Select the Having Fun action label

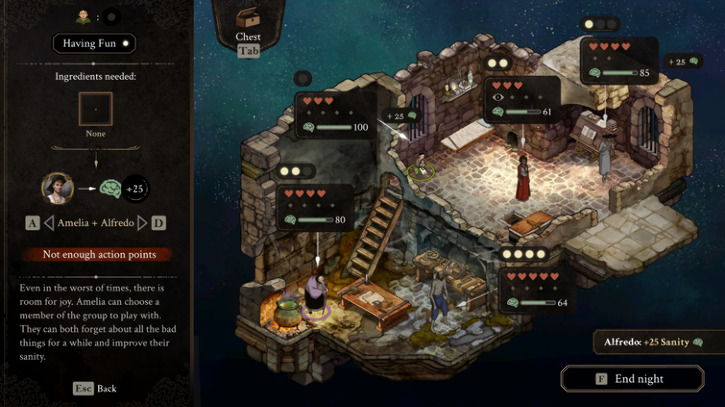93,43
